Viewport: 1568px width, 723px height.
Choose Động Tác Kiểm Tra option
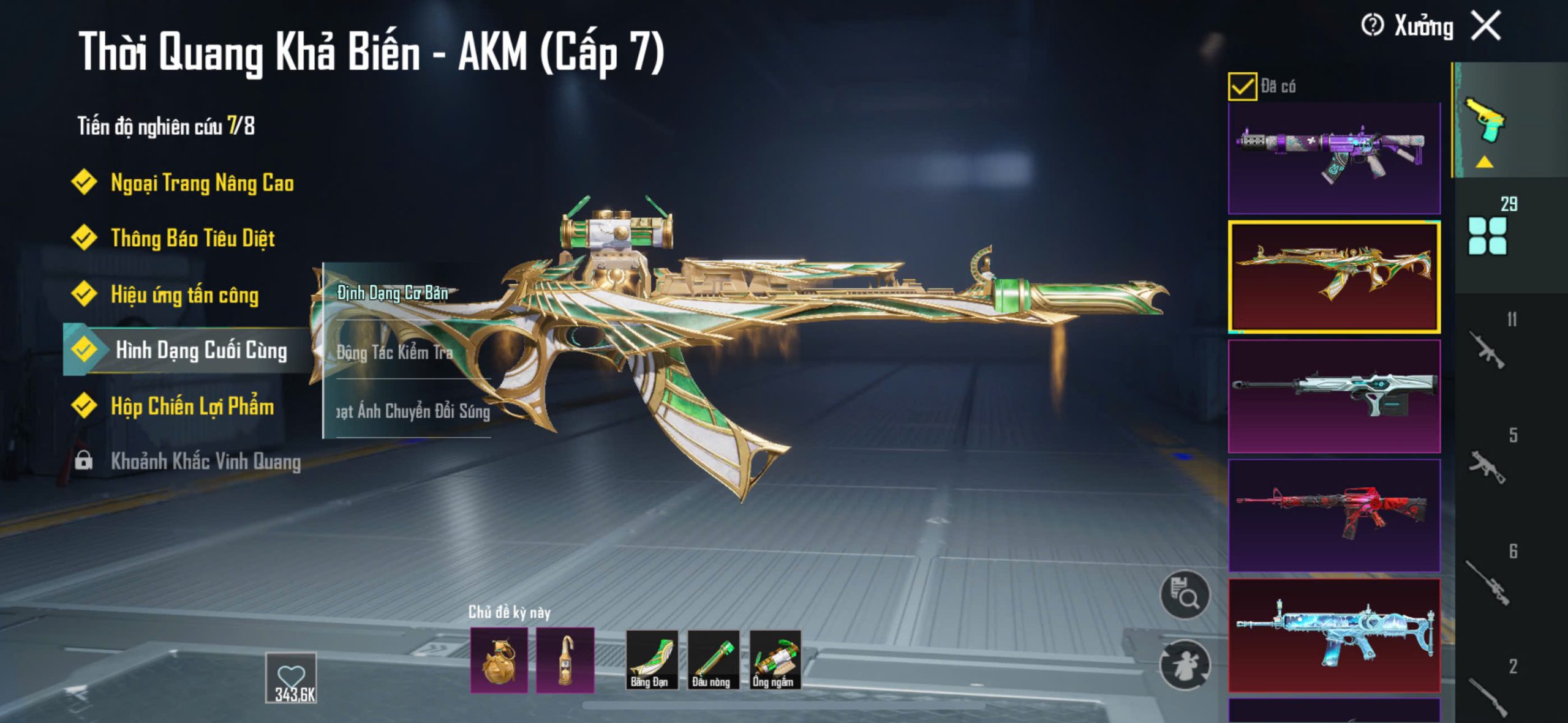click(395, 352)
